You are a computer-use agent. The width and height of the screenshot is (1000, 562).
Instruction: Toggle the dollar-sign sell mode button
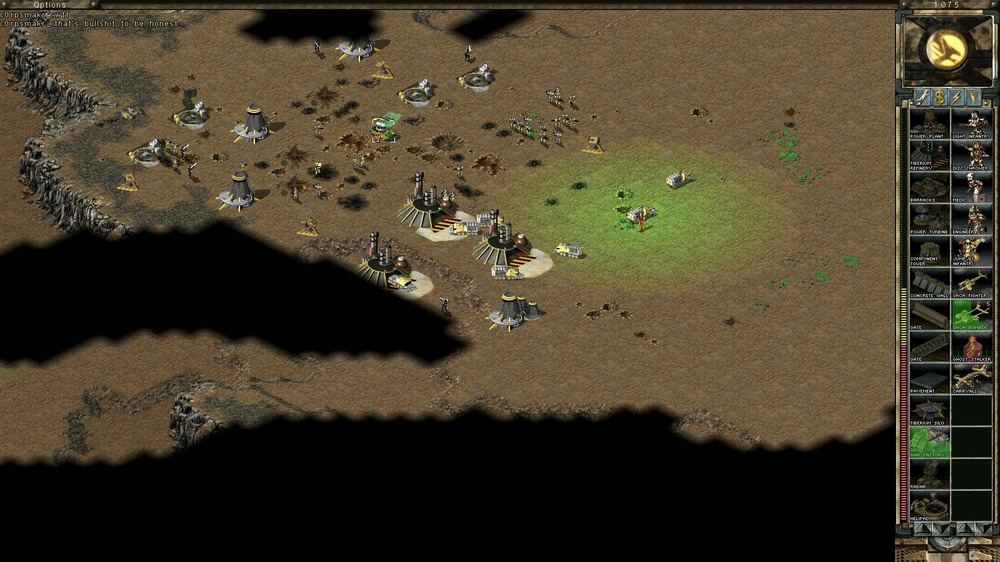pyautogui.click(x=939, y=97)
